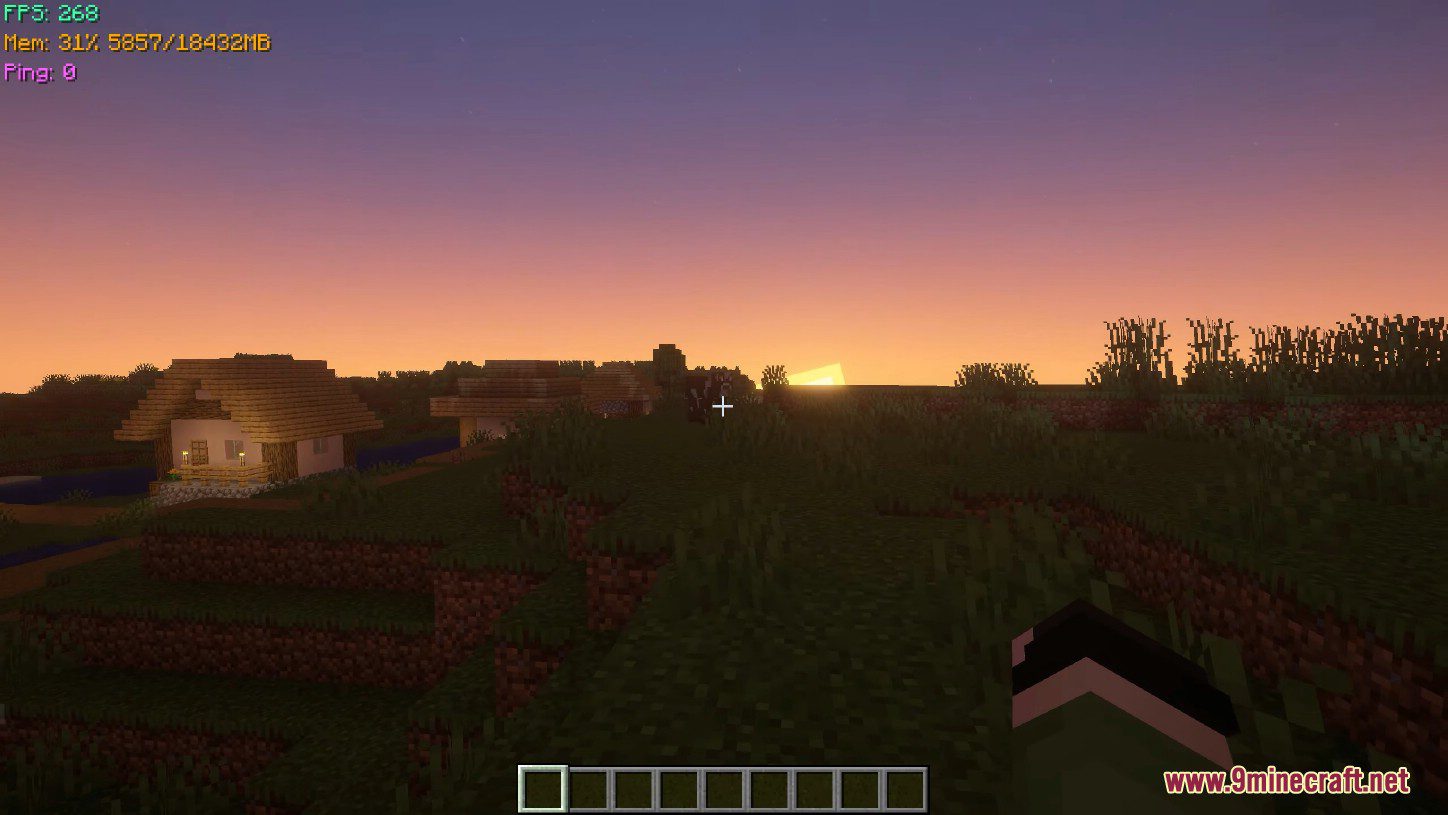Select the highlighted active hotbar slot
Image resolution: width=1448 pixels, height=815 pixels.
pyautogui.click(x=543, y=789)
